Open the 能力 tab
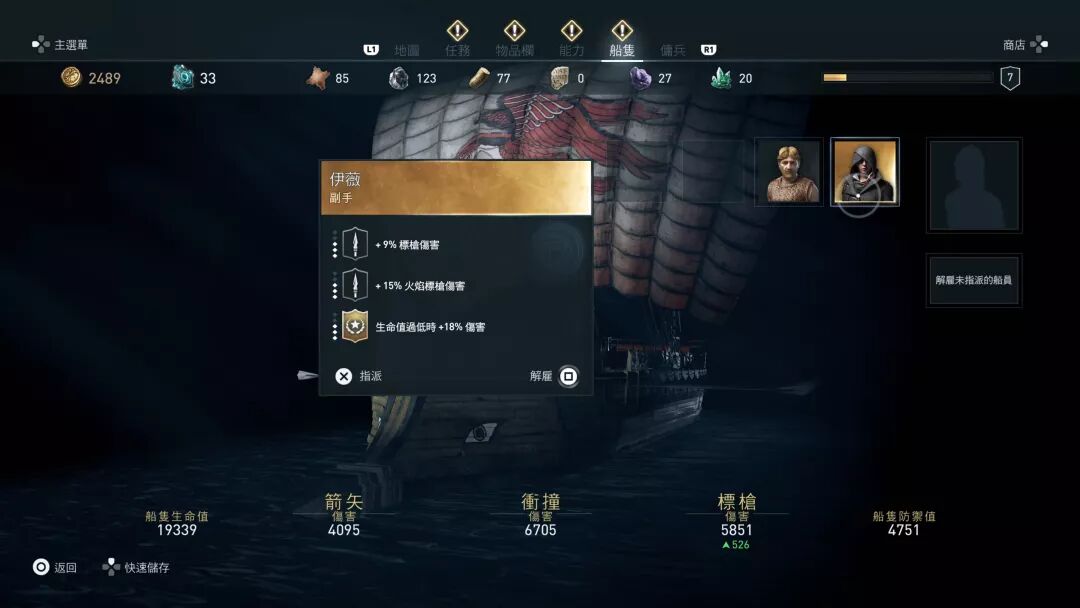 tap(572, 49)
